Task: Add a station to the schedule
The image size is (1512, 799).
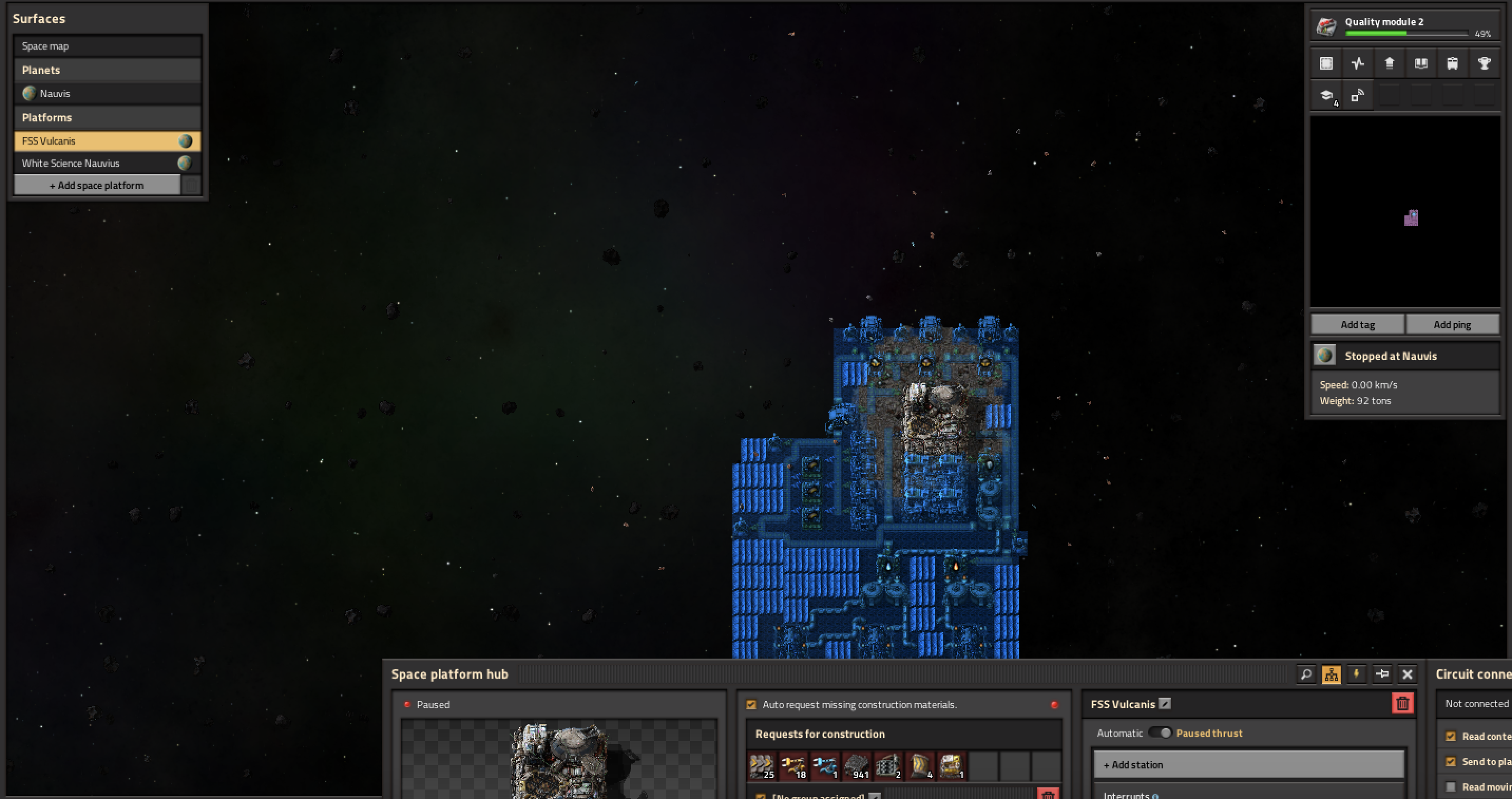Action: [x=1248, y=764]
